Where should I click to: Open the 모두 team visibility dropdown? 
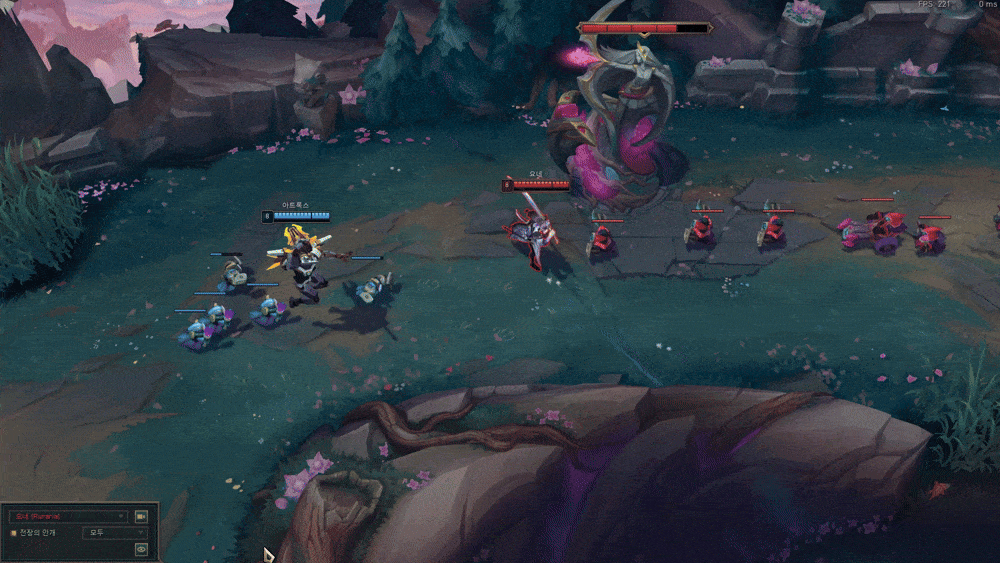(114, 533)
